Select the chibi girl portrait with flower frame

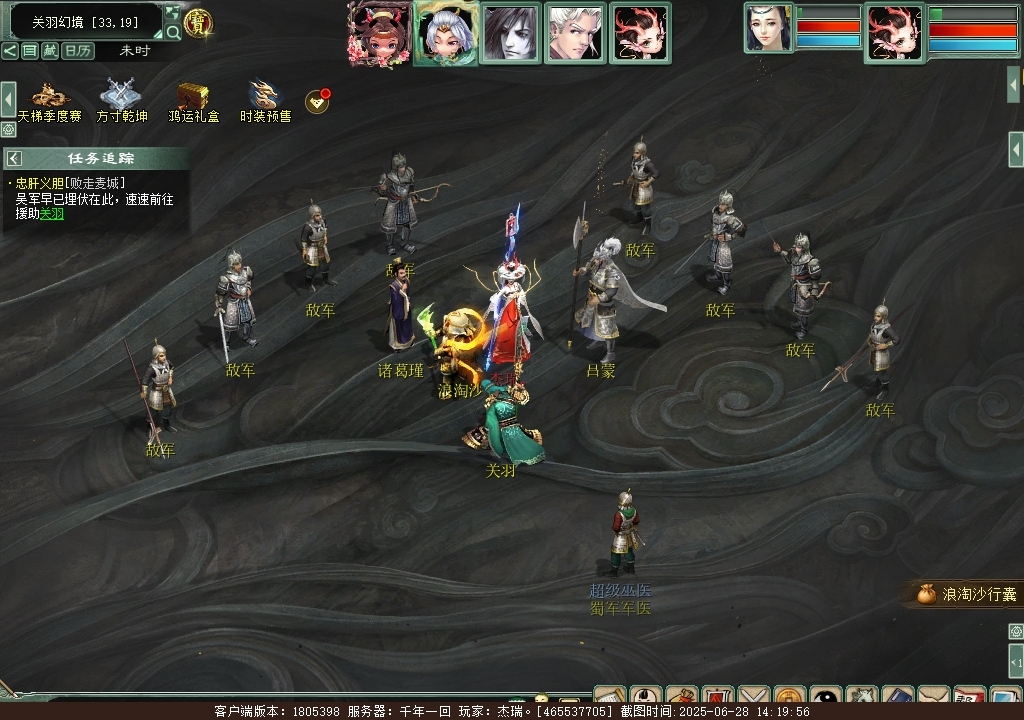point(380,33)
